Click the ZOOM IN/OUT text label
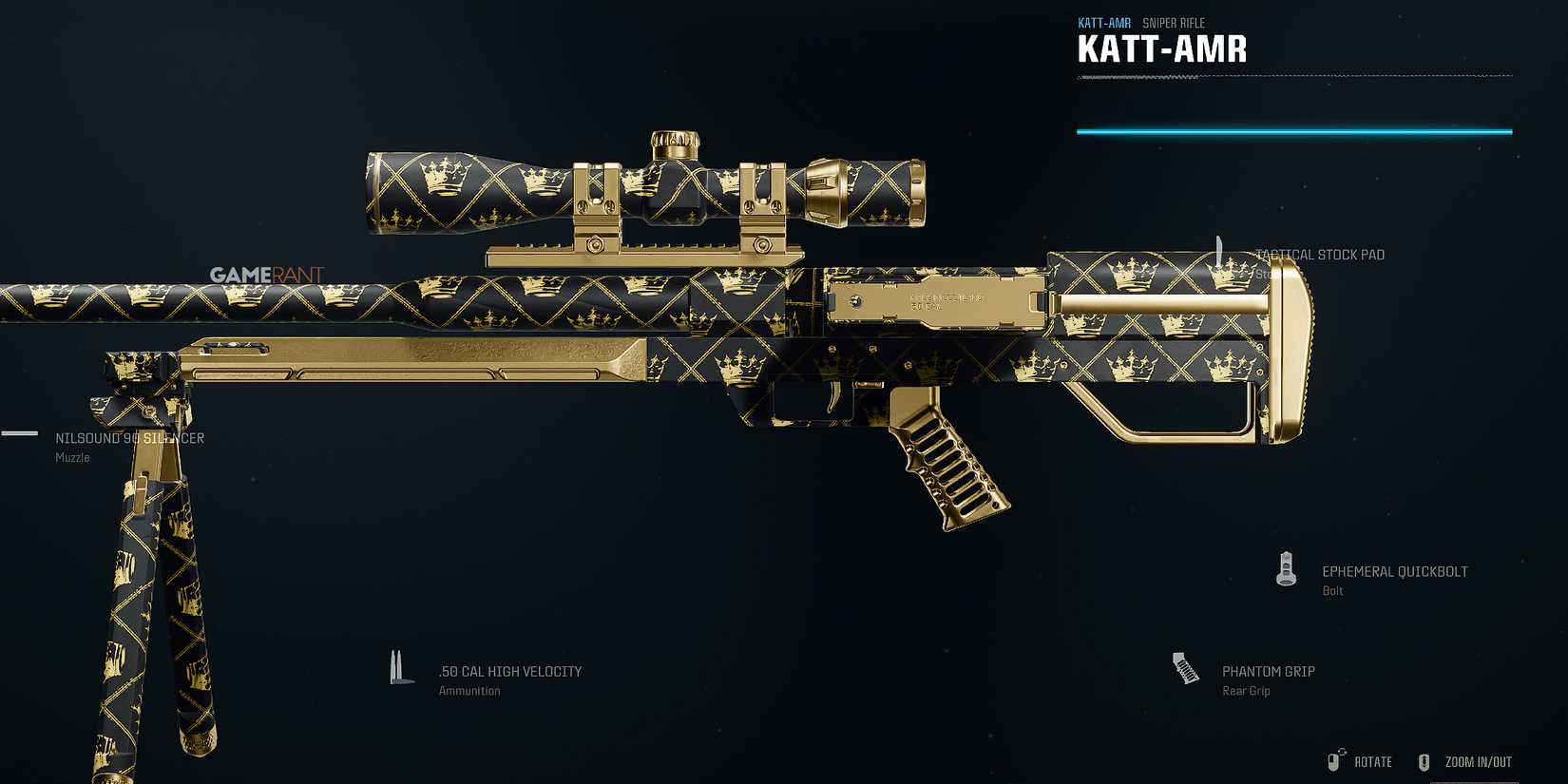The width and height of the screenshot is (1568, 784). point(1478,760)
